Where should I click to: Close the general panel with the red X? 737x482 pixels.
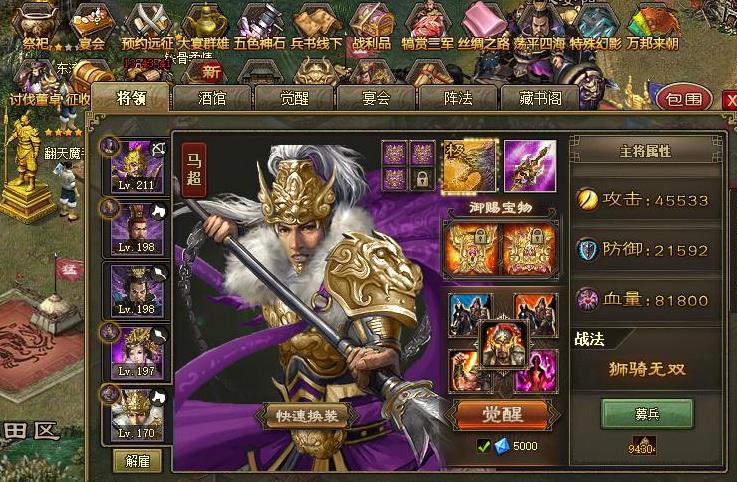[x=724, y=97]
